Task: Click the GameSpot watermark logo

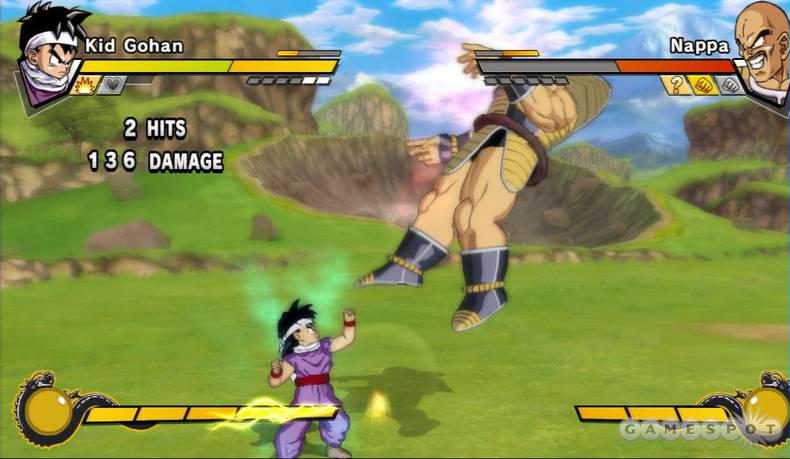Action: point(700,429)
